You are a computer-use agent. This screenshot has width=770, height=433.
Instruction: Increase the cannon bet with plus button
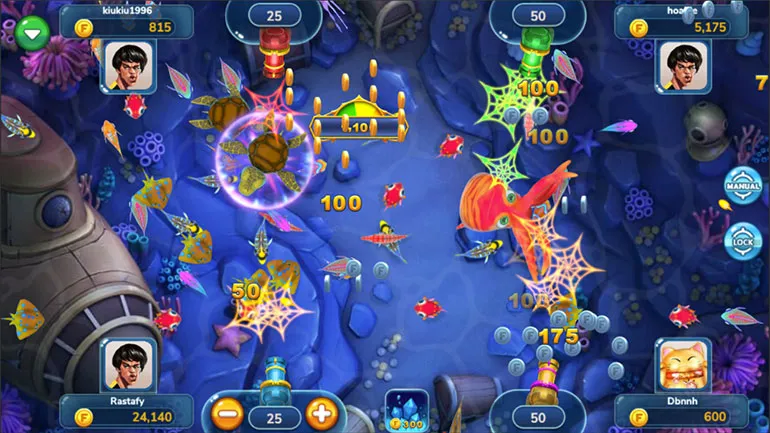[320, 412]
